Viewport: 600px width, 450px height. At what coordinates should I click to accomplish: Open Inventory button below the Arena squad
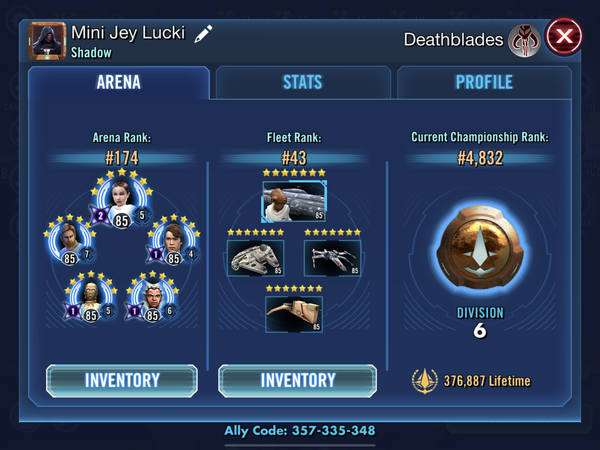(x=122, y=380)
